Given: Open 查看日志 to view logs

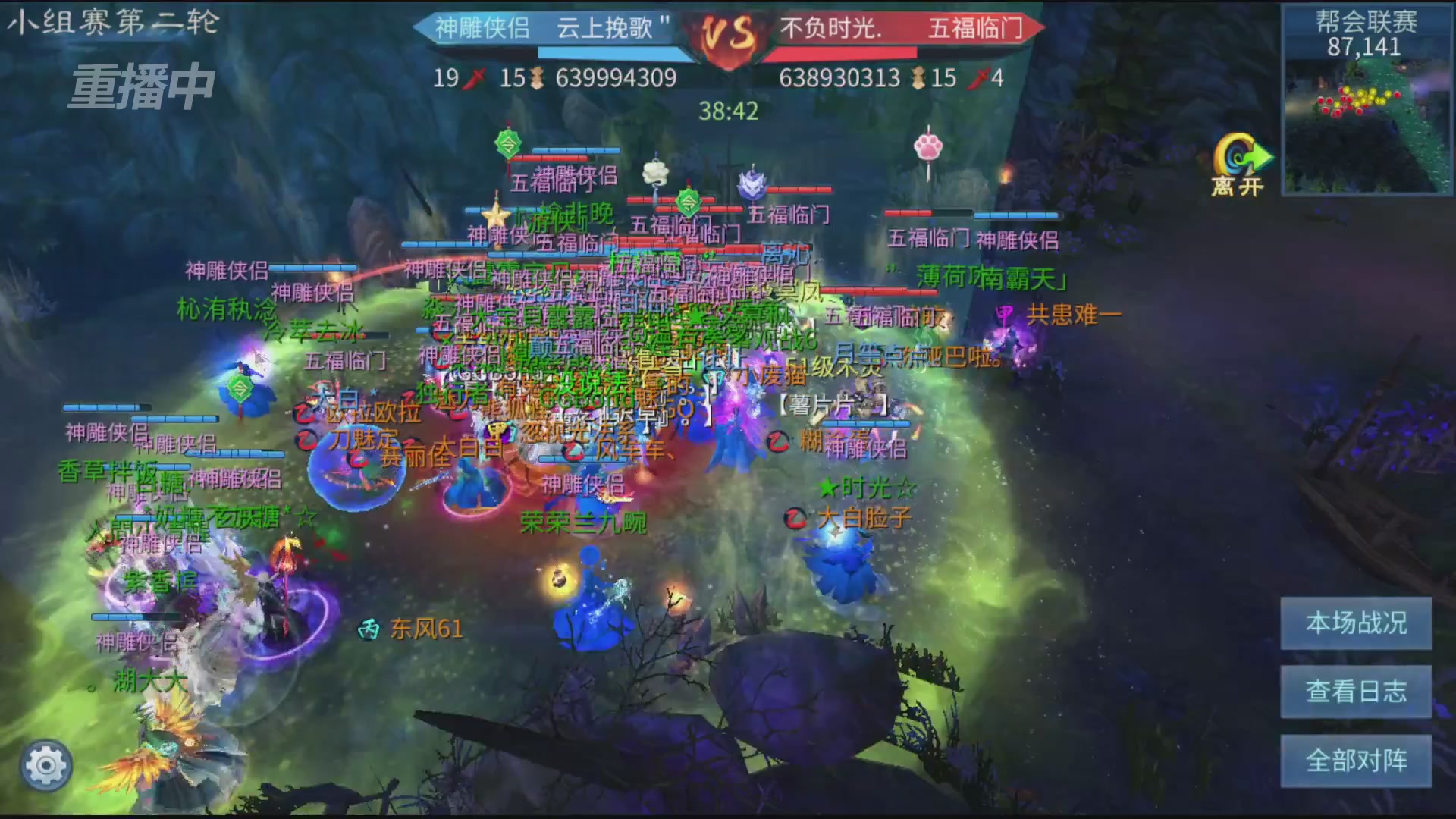Looking at the screenshot, I should (x=1354, y=692).
